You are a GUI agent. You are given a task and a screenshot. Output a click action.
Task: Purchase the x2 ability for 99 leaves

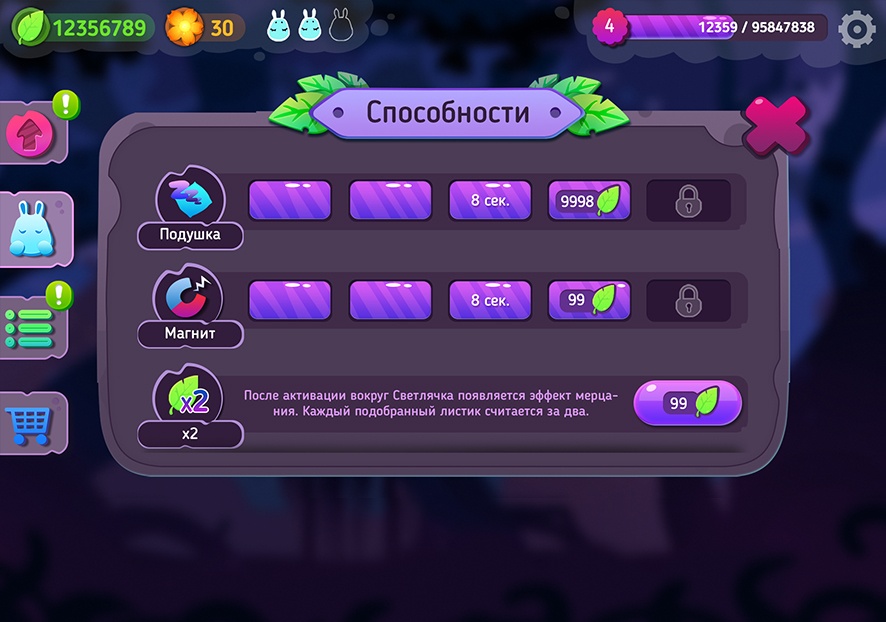688,403
